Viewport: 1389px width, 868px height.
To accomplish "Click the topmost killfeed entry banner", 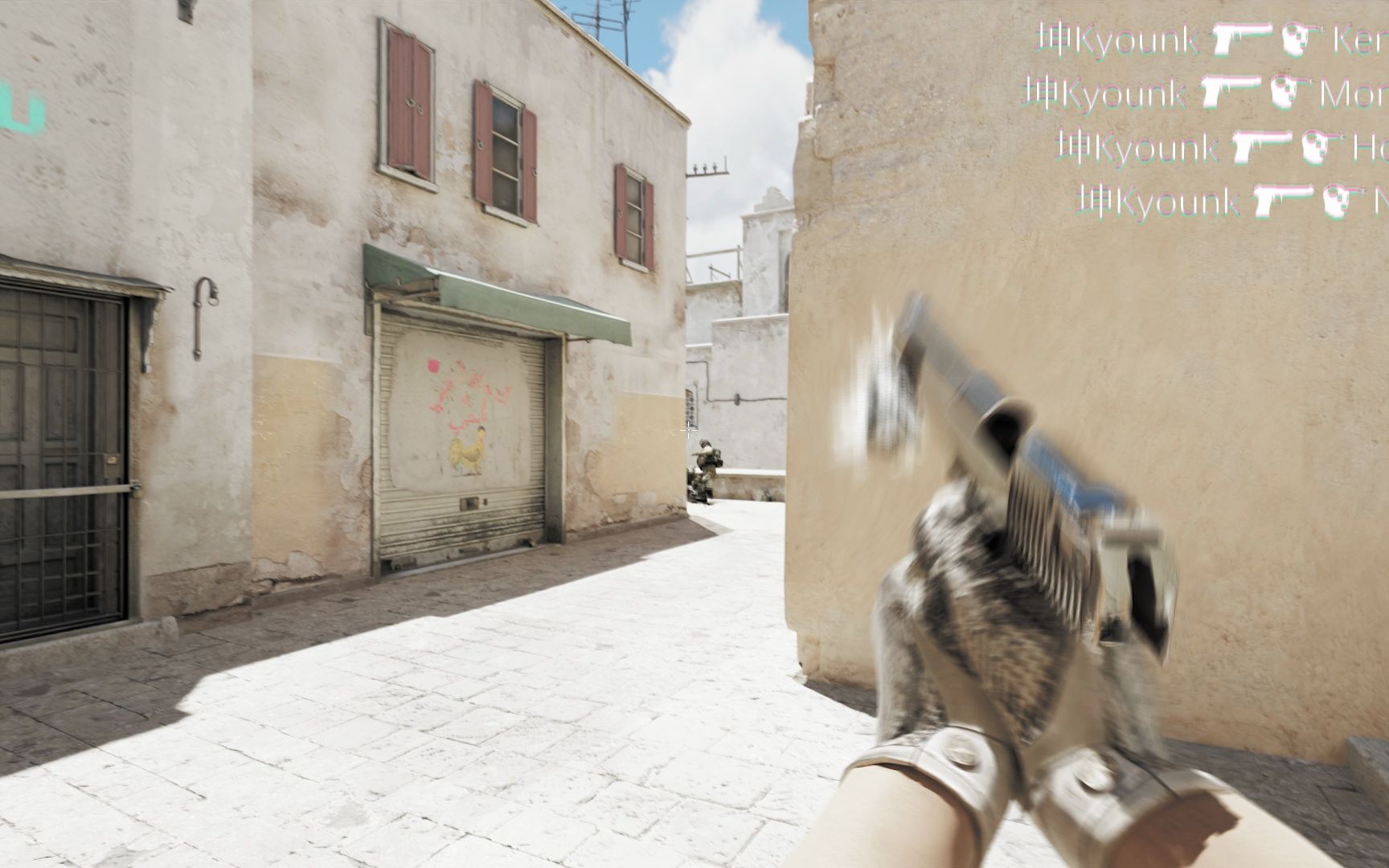I will pos(1206,38).
